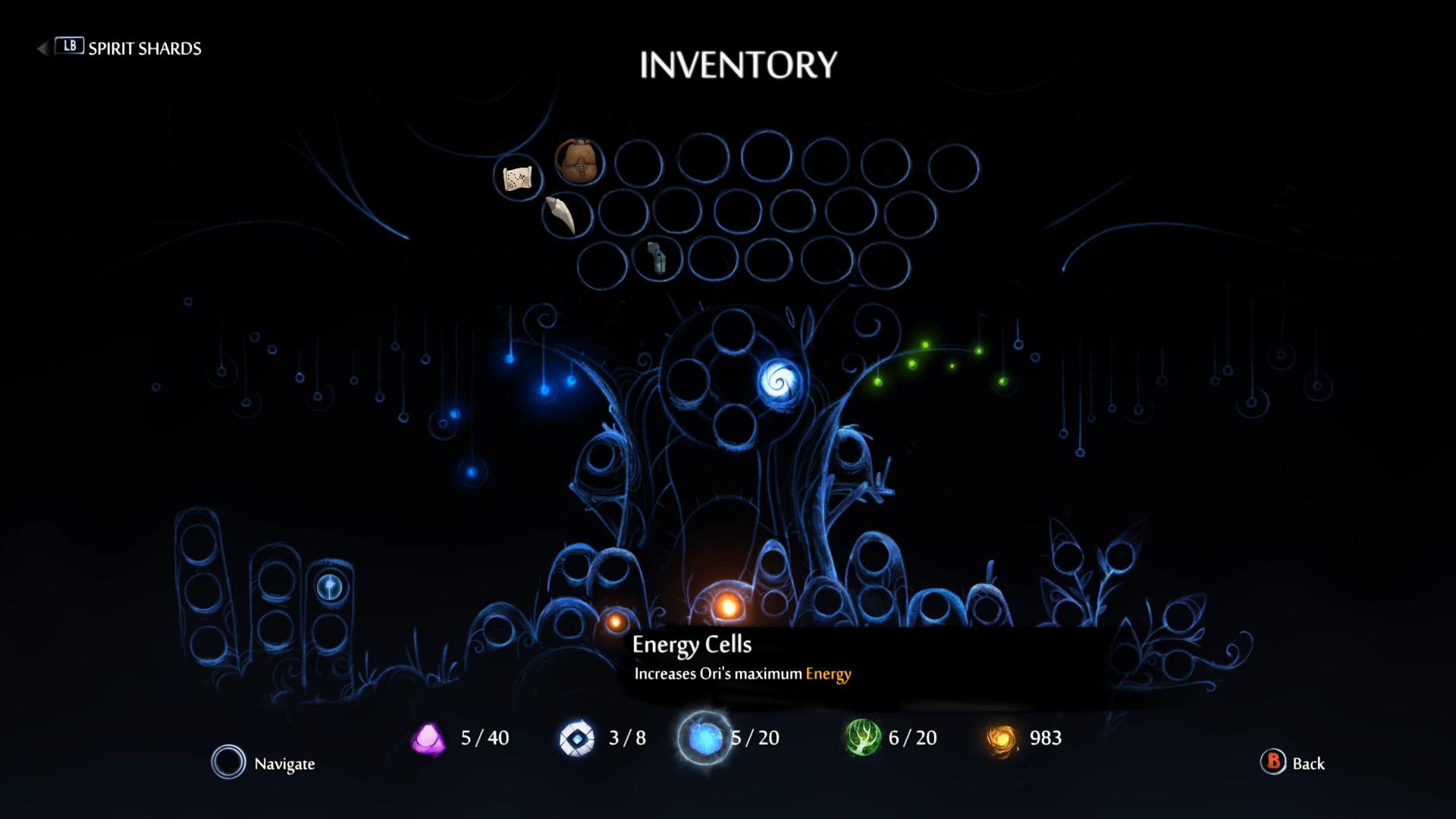
Task: Click the purple spirit shard counter icon
Action: [429, 737]
